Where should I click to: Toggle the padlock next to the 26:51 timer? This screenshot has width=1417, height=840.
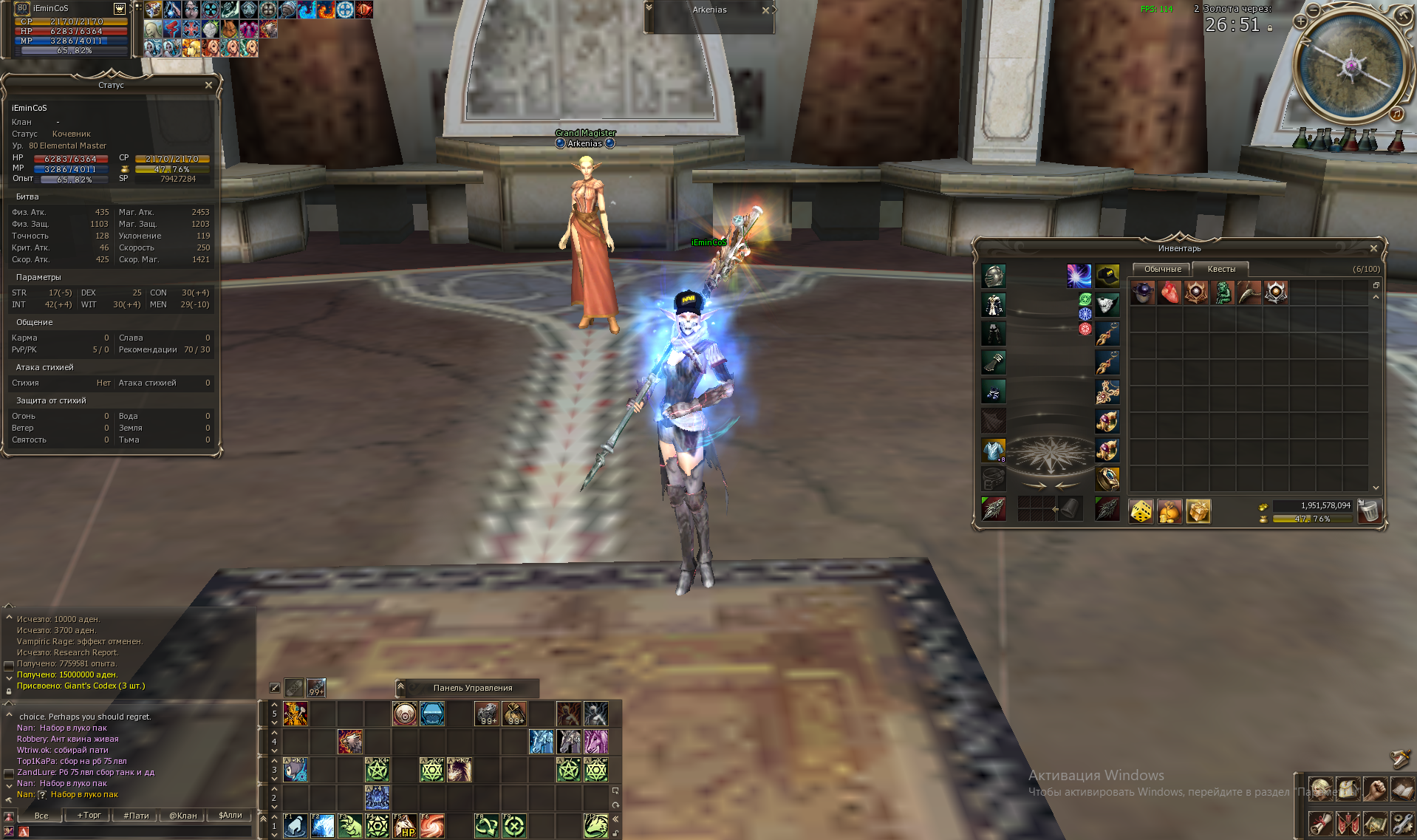pos(1270,28)
